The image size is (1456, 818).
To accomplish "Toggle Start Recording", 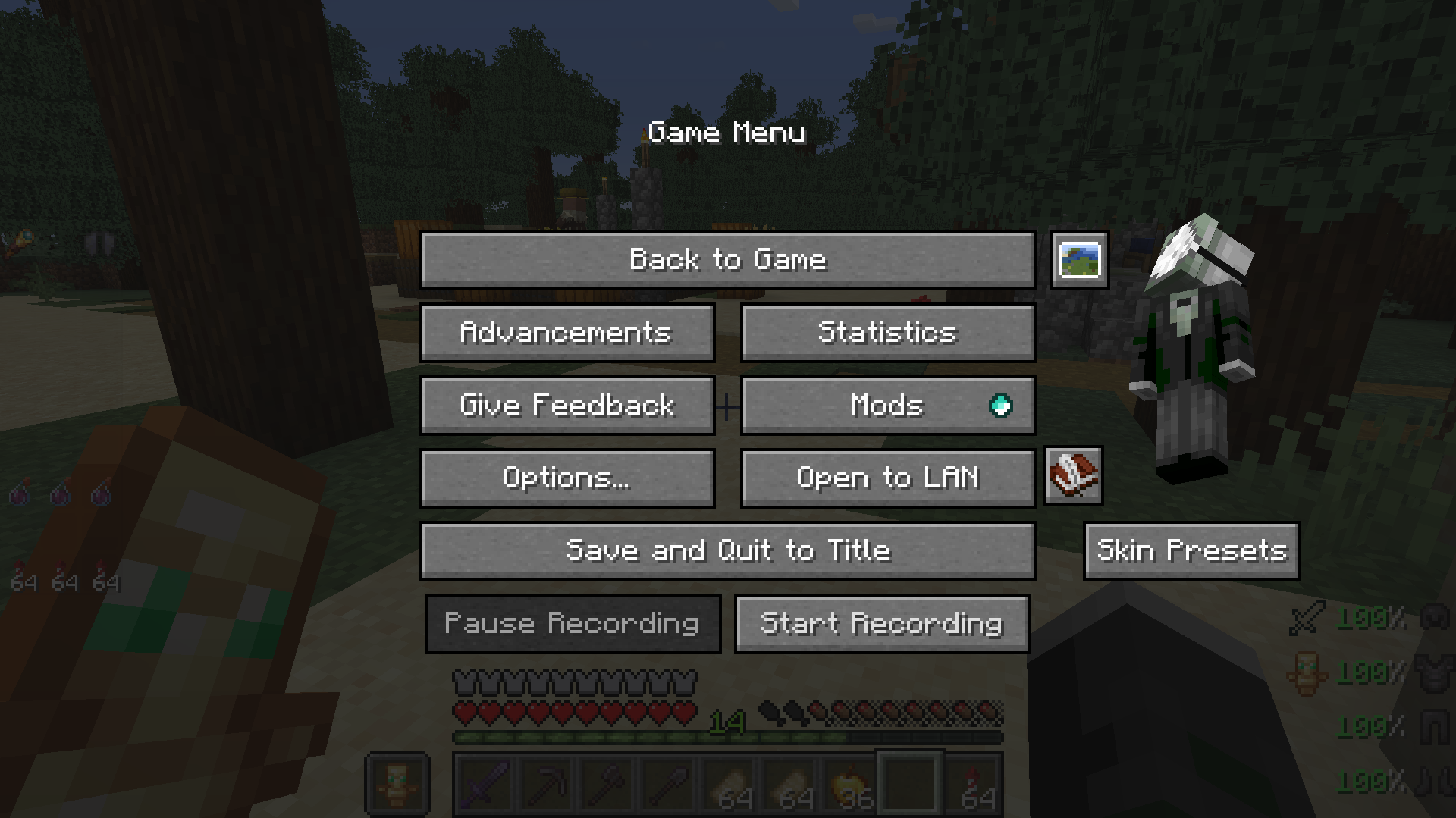I will tap(882, 623).
